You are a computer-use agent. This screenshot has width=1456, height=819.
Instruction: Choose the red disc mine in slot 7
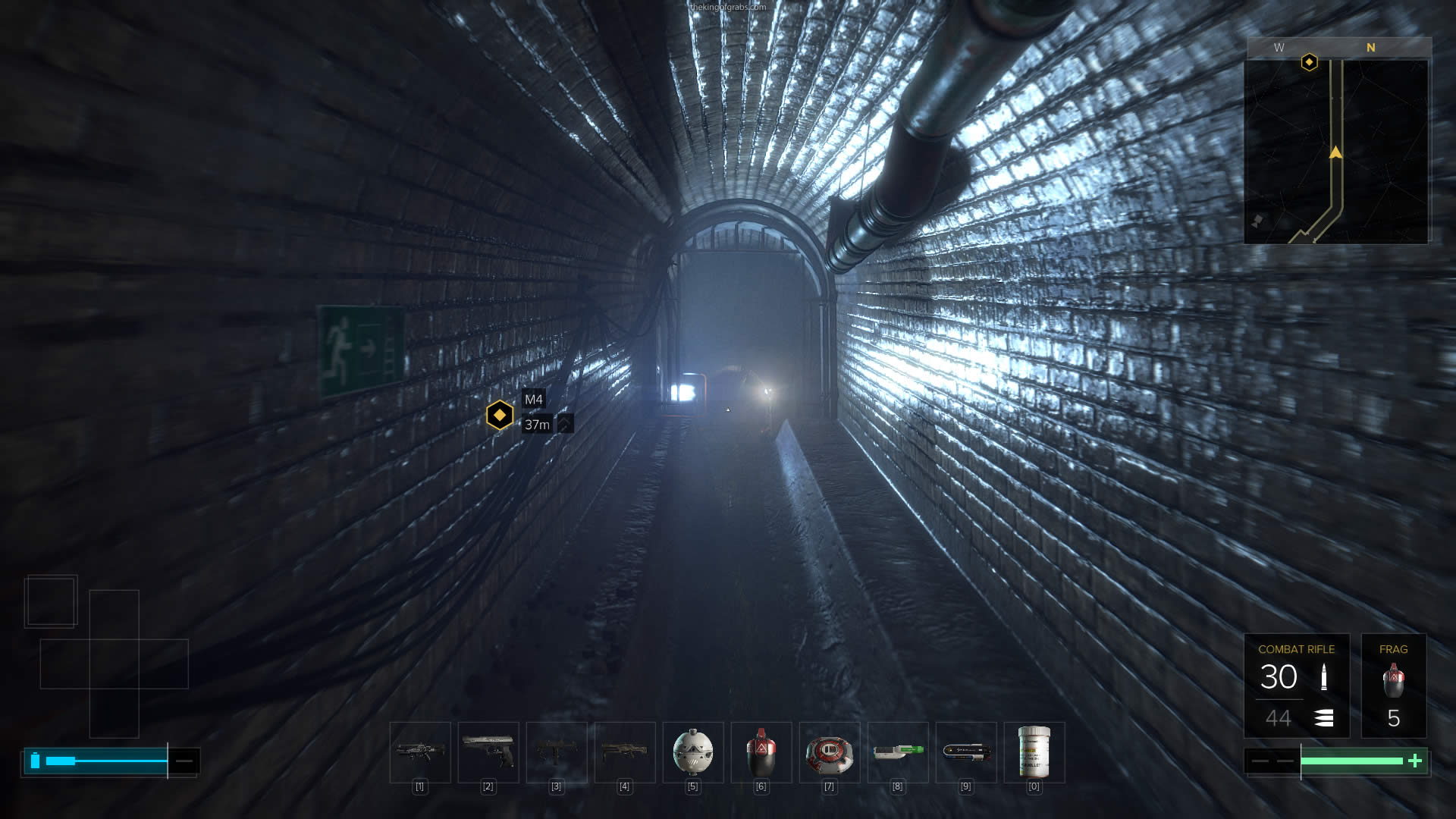point(830,752)
